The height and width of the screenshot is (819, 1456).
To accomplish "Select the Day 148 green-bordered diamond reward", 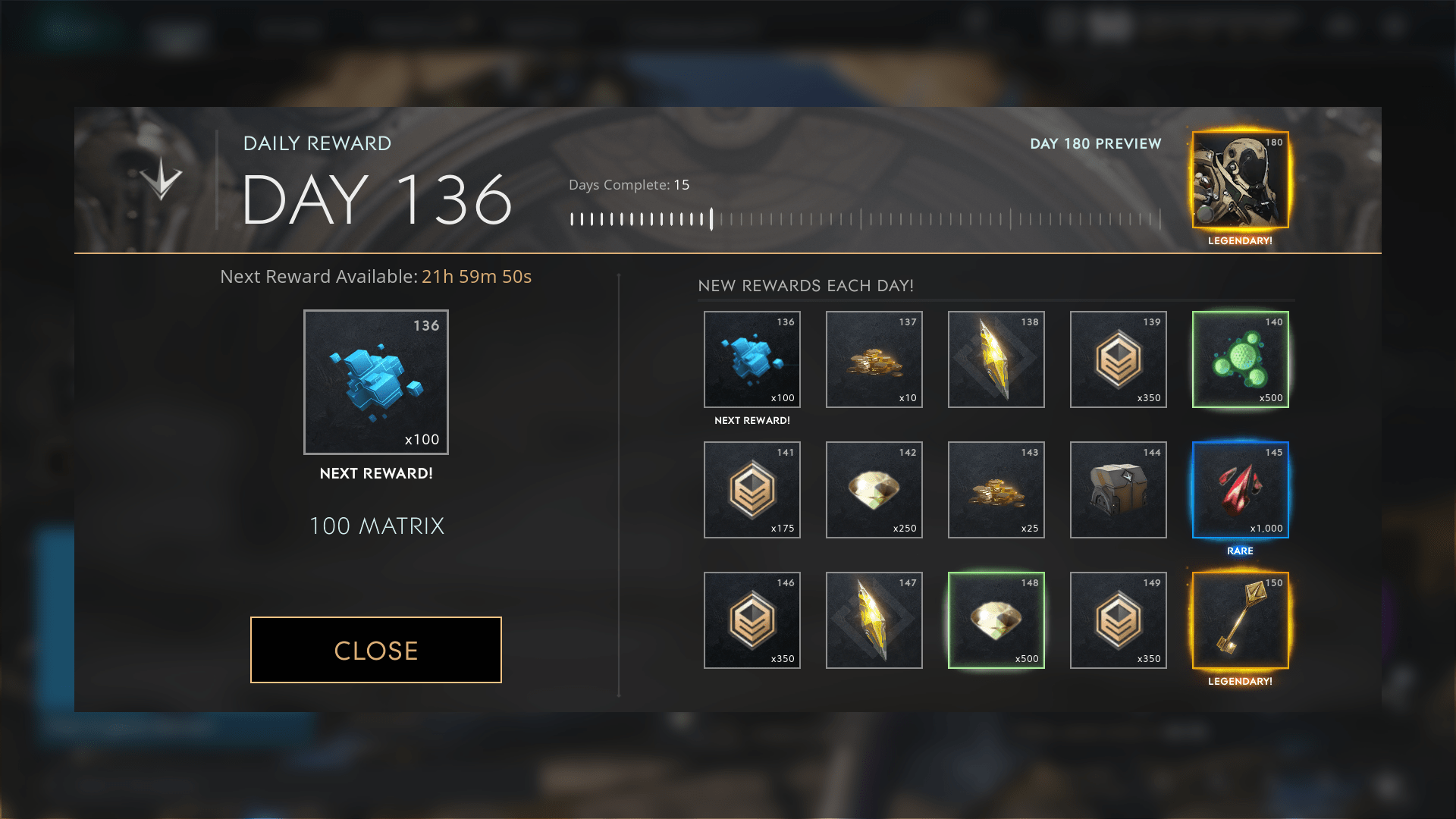I will point(996,620).
